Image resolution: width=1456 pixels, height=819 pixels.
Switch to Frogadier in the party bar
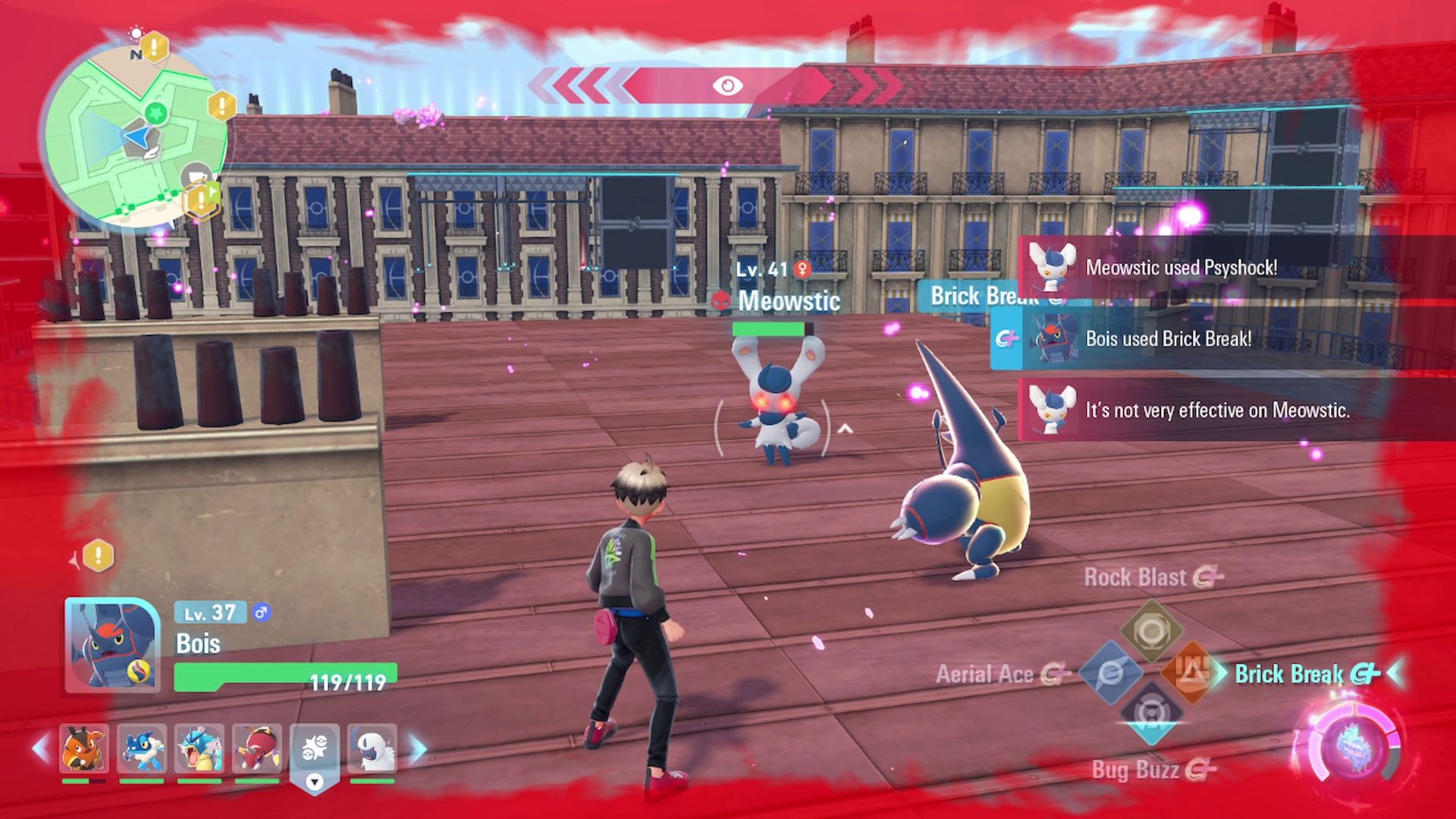[x=141, y=748]
